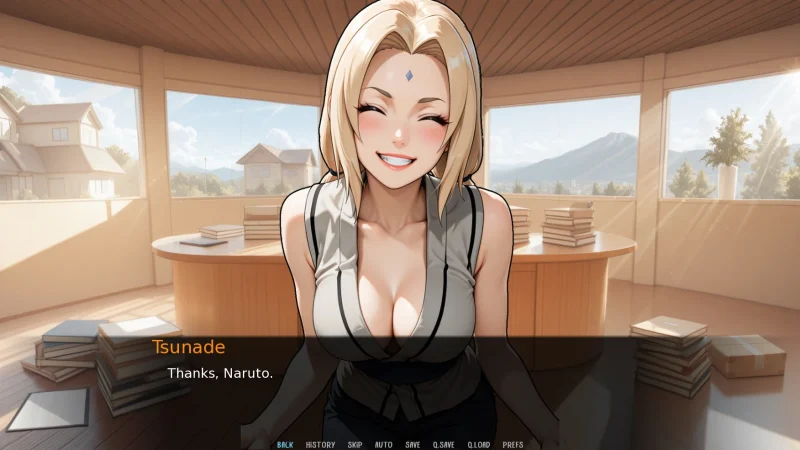Open the dialogue History log

pos(320,444)
